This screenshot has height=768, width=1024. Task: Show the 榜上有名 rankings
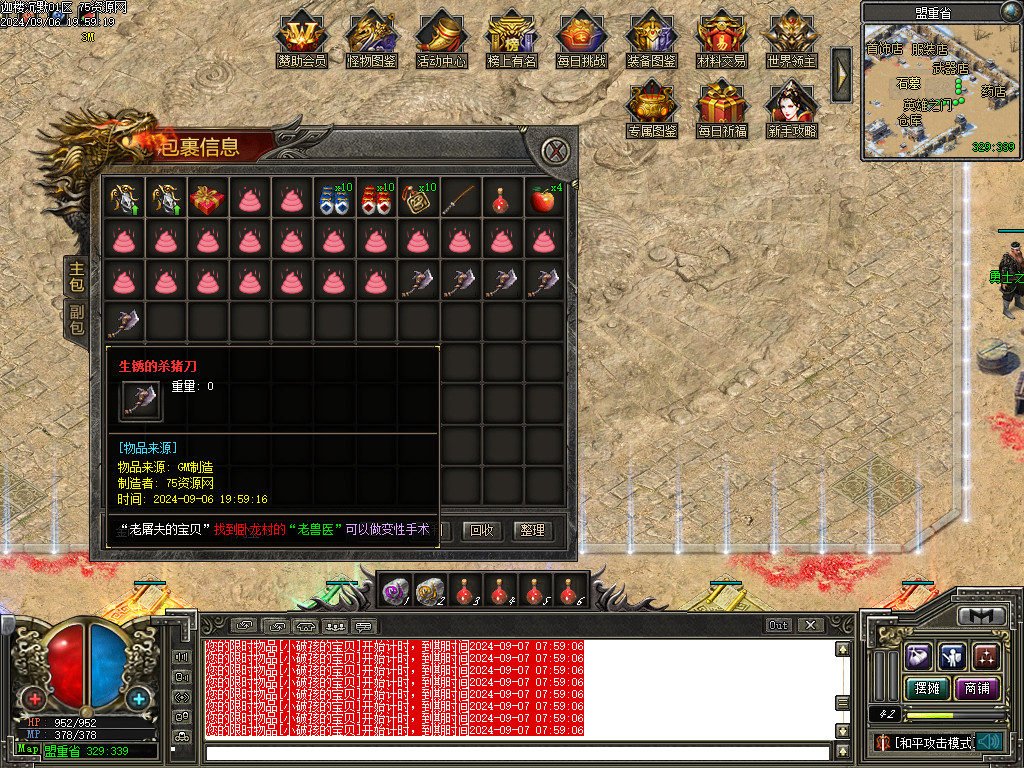click(x=512, y=36)
